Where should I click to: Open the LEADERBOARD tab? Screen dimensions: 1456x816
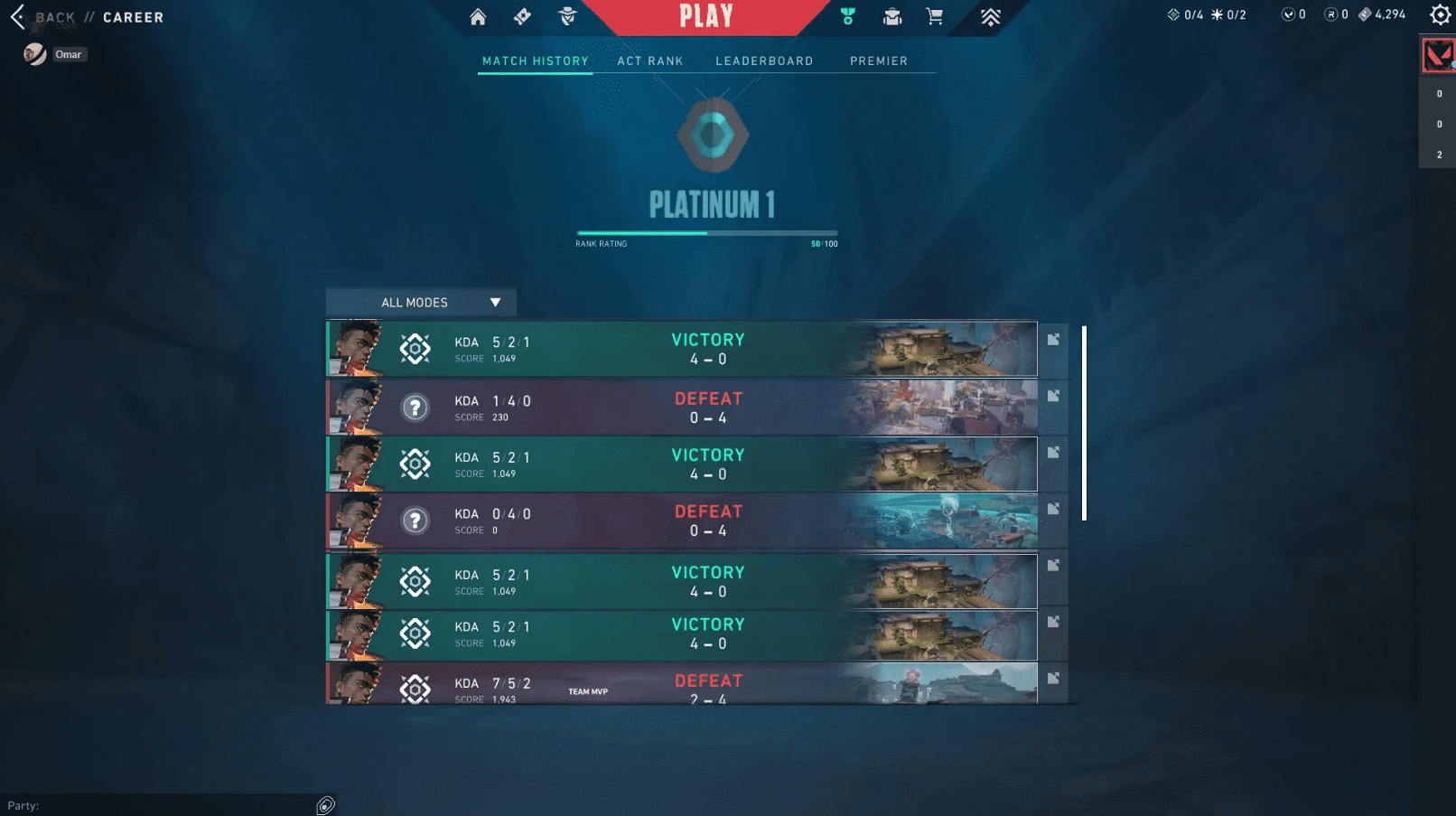click(764, 61)
